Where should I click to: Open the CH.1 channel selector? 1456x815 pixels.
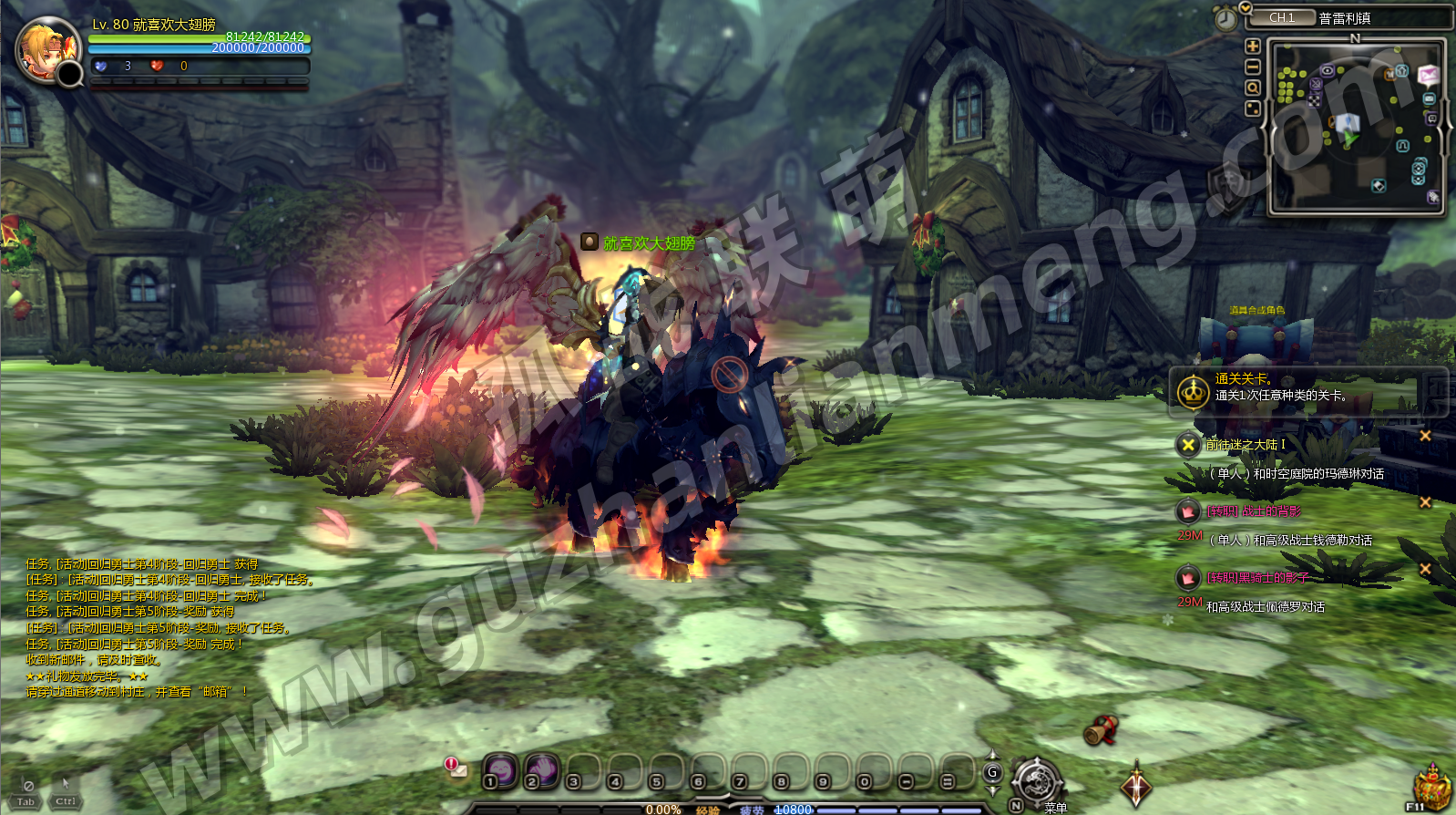pyautogui.click(x=1282, y=18)
